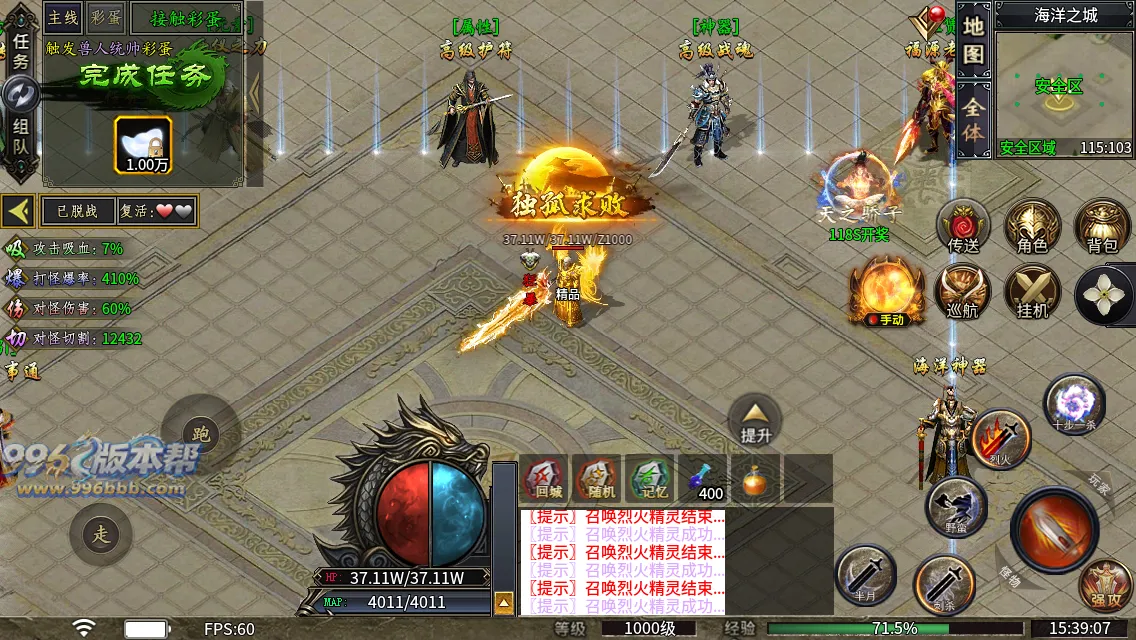The image size is (1136, 640).
Task: Start 挂机 auto-battle
Action: click(x=1032, y=294)
